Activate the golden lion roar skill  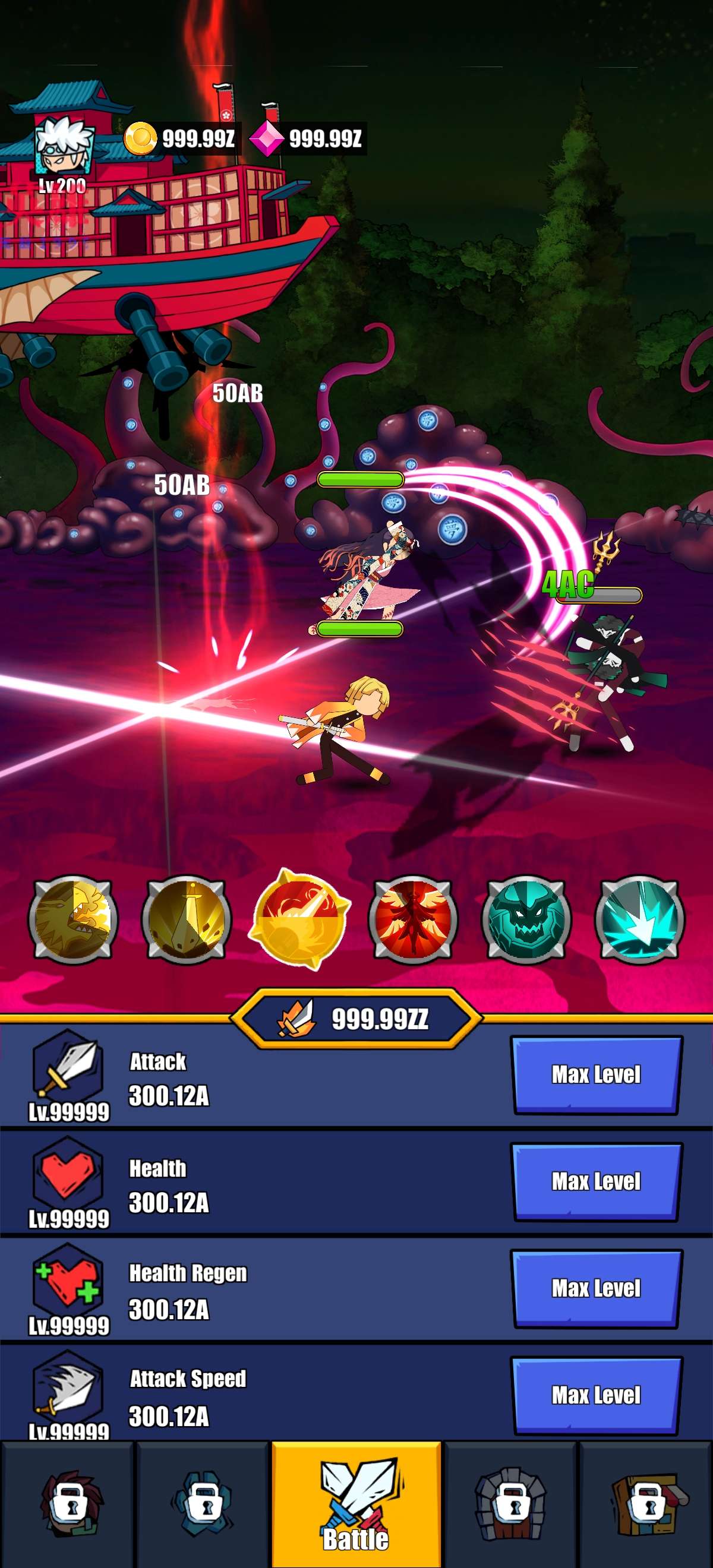(x=73, y=919)
